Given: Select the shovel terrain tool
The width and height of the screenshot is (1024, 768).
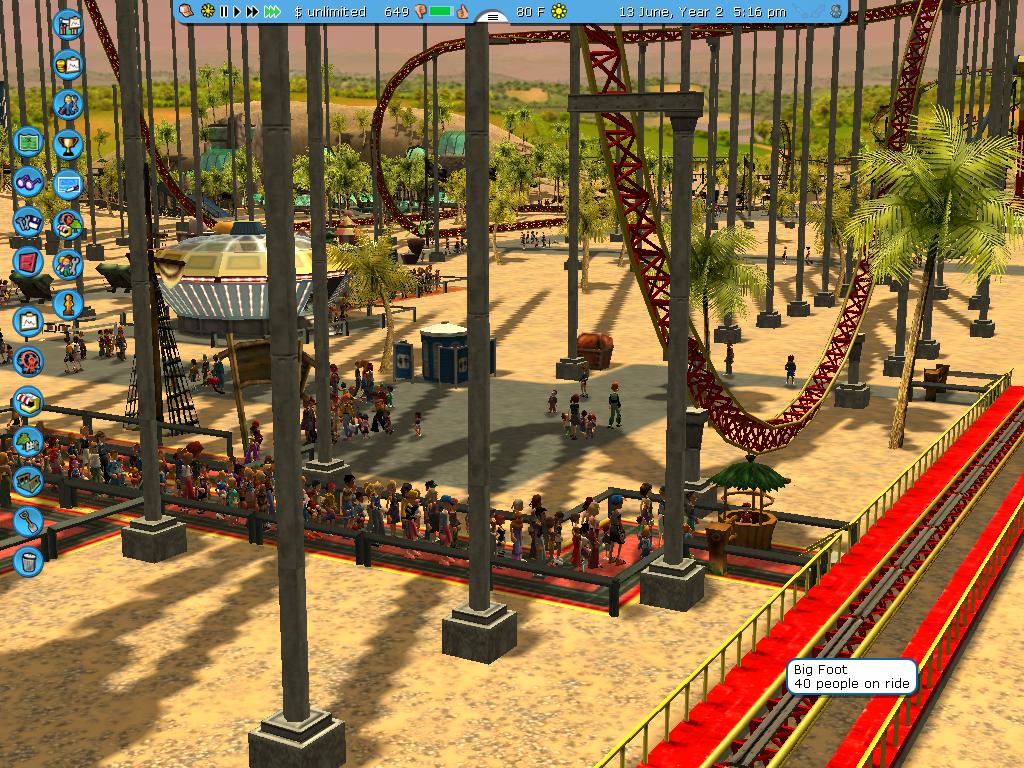Looking at the screenshot, I should click(28, 520).
